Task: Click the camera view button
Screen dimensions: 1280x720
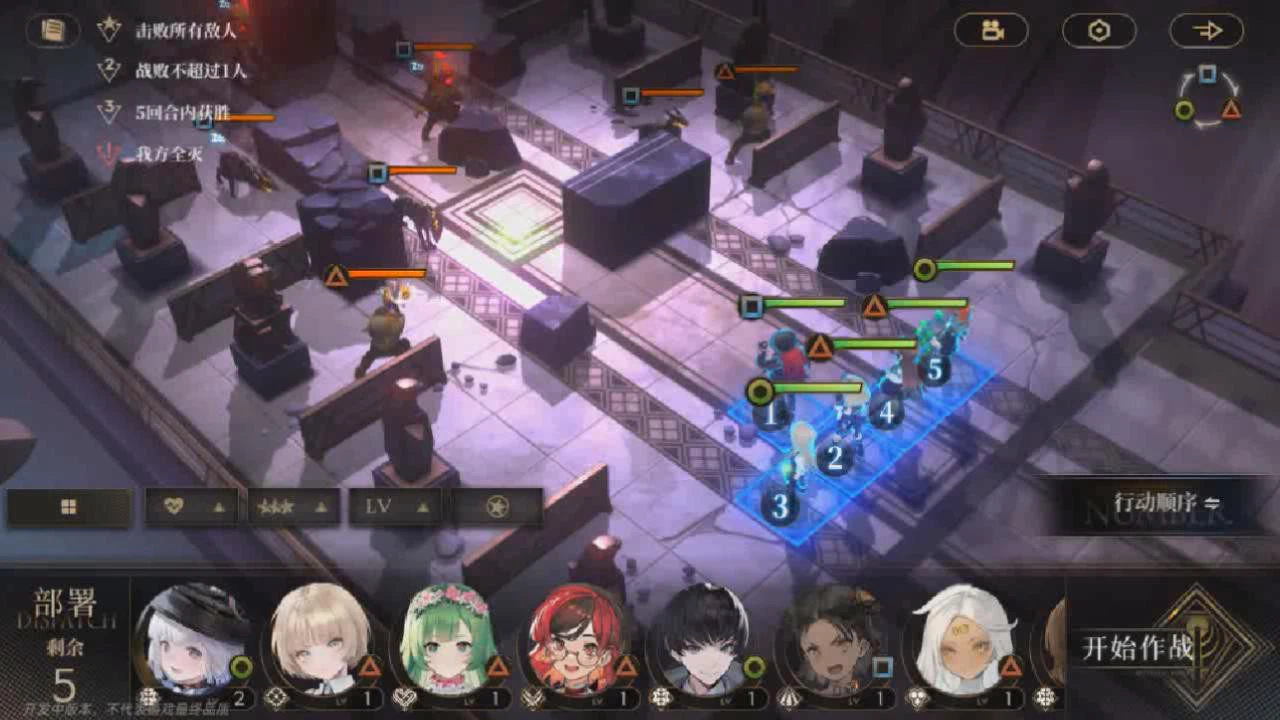Action: [x=991, y=31]
